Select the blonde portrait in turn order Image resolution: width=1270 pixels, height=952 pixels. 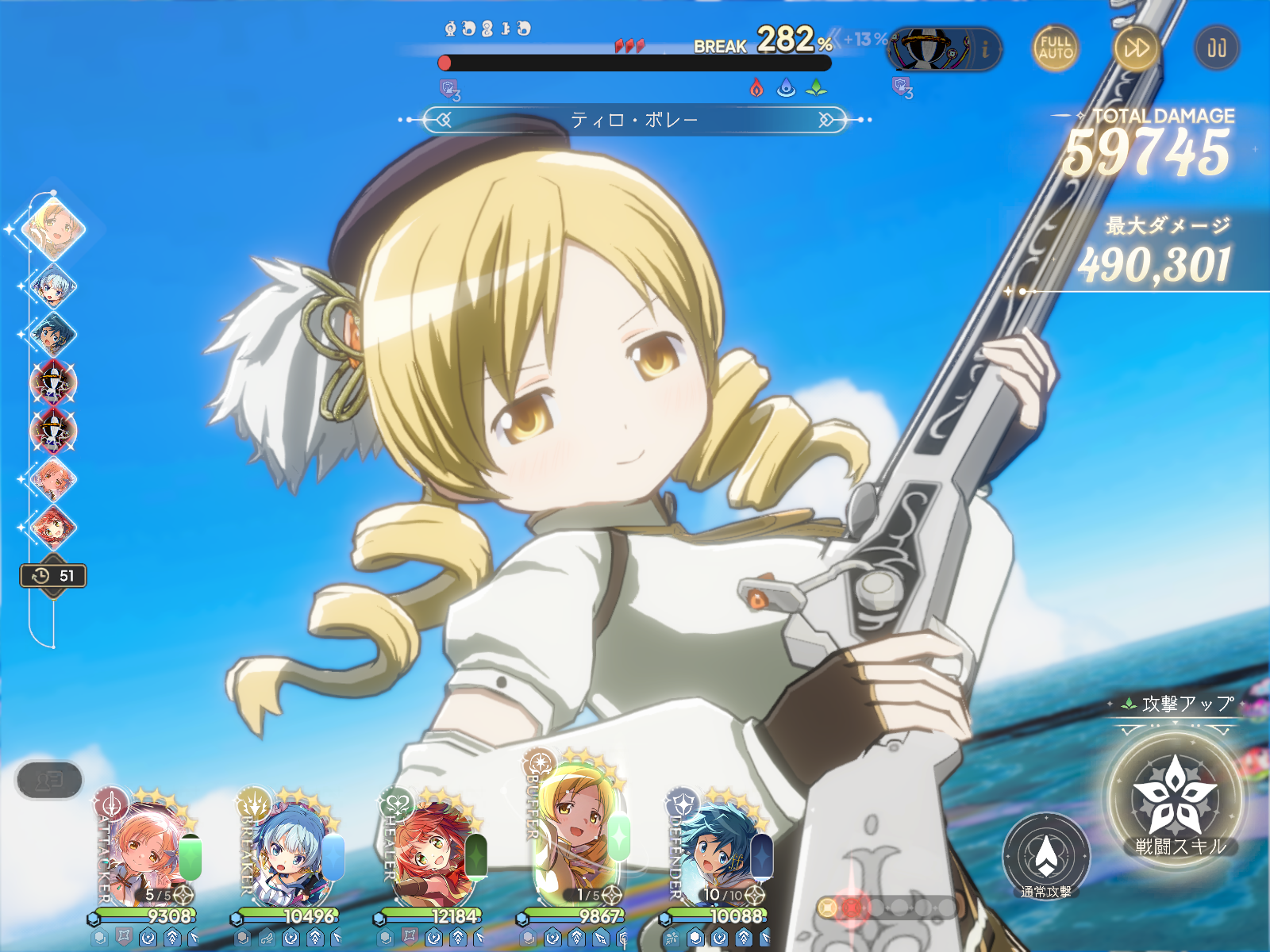point(53,229)
